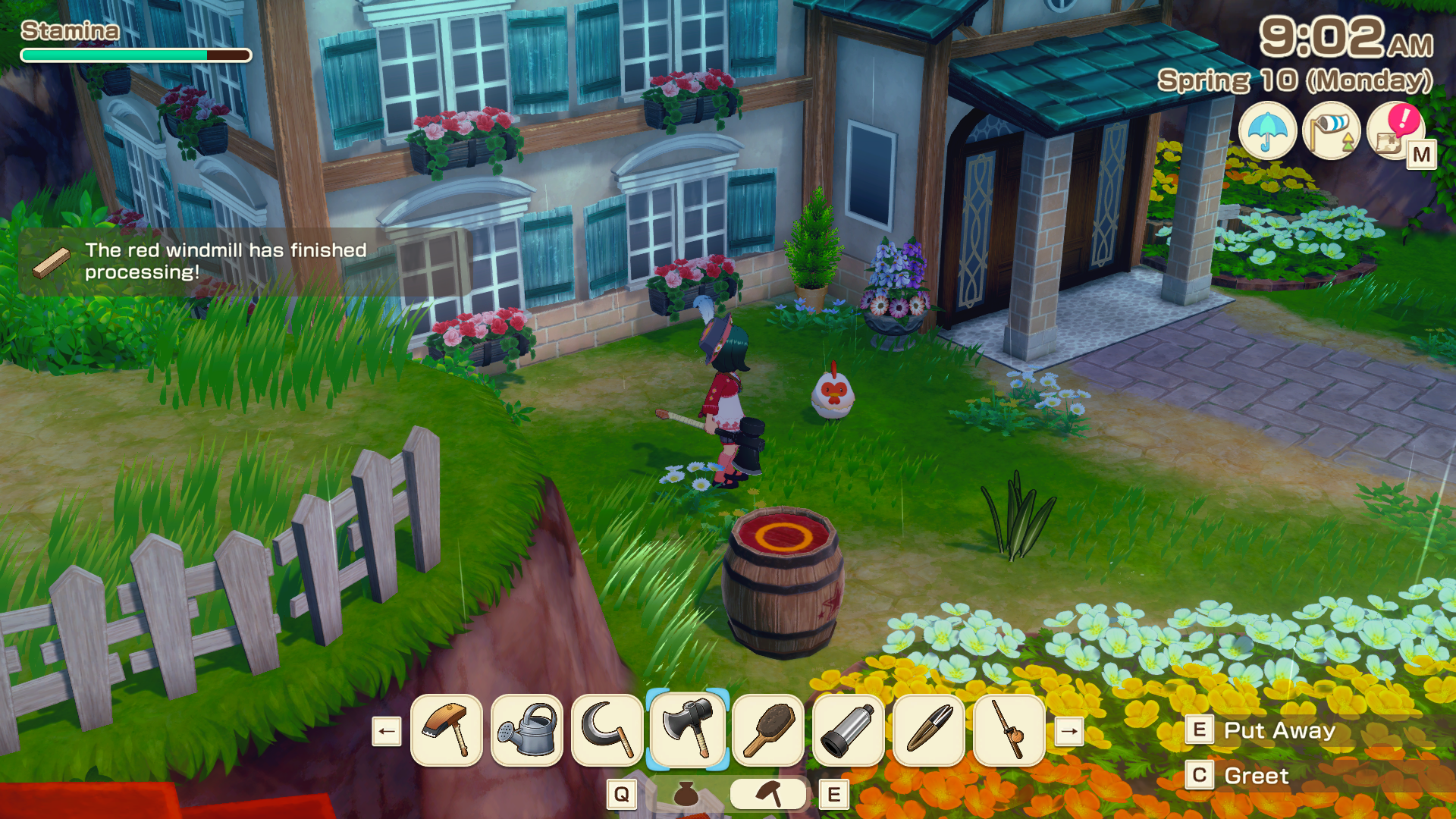Select the hoe in the tool hotbar

(447, 730)
